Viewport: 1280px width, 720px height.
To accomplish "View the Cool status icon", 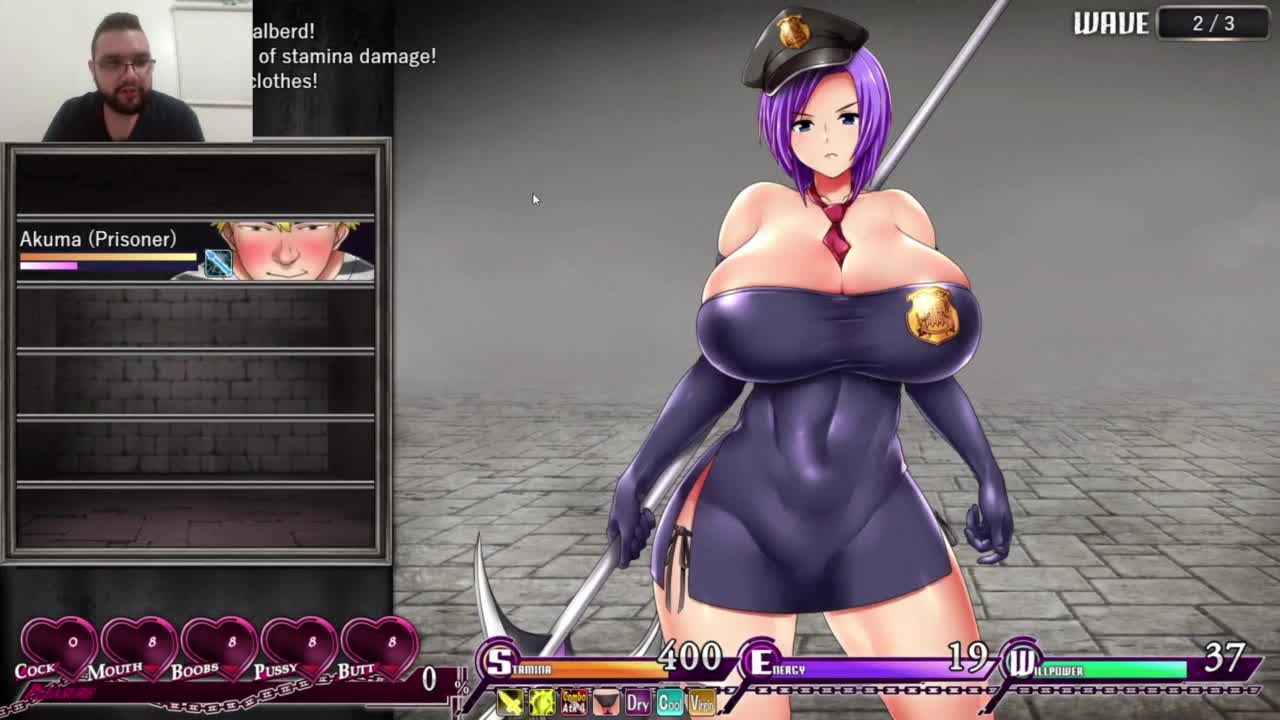I will [x=670, y=703].
